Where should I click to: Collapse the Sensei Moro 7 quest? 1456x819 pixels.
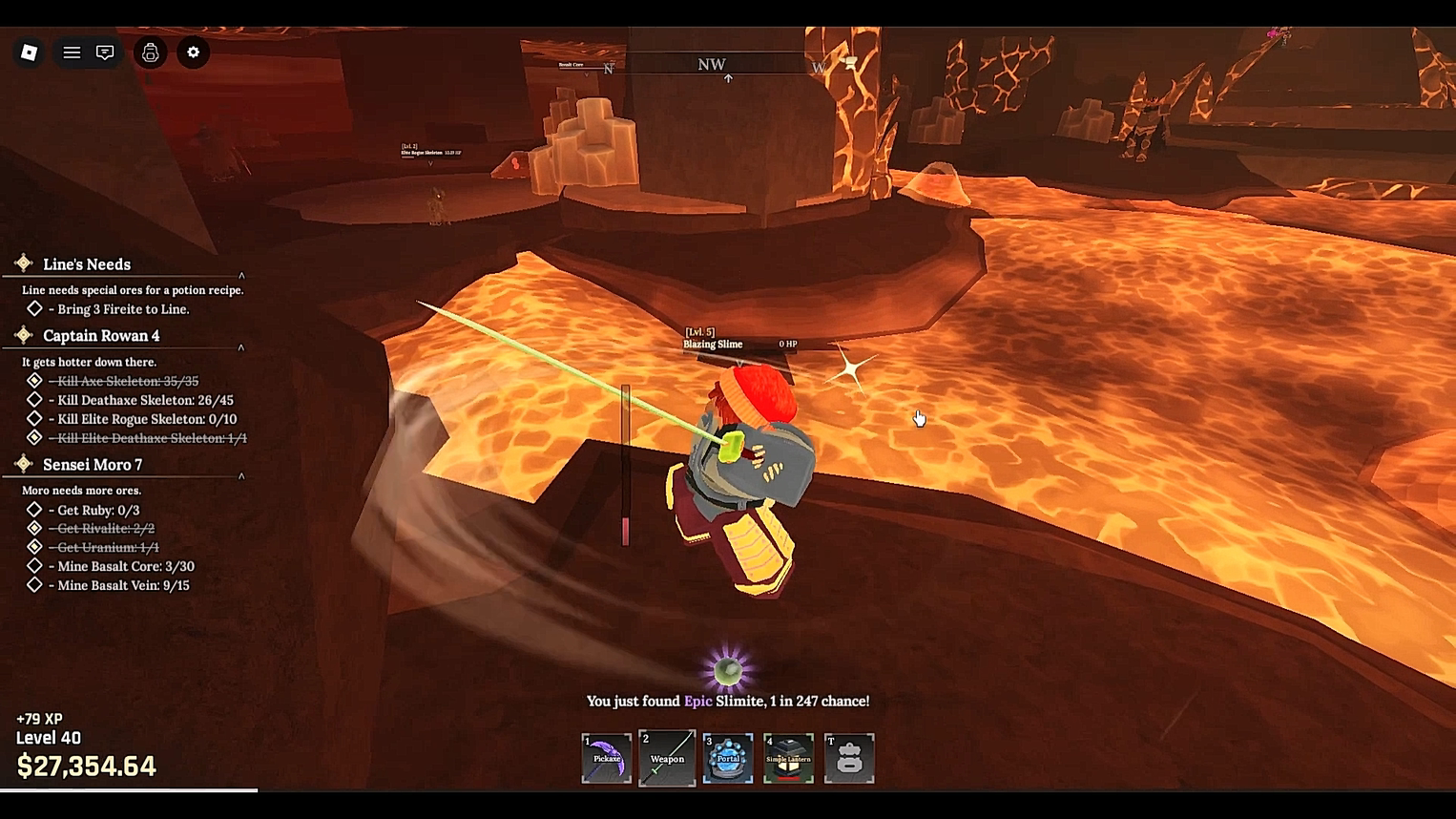(241, 475)
